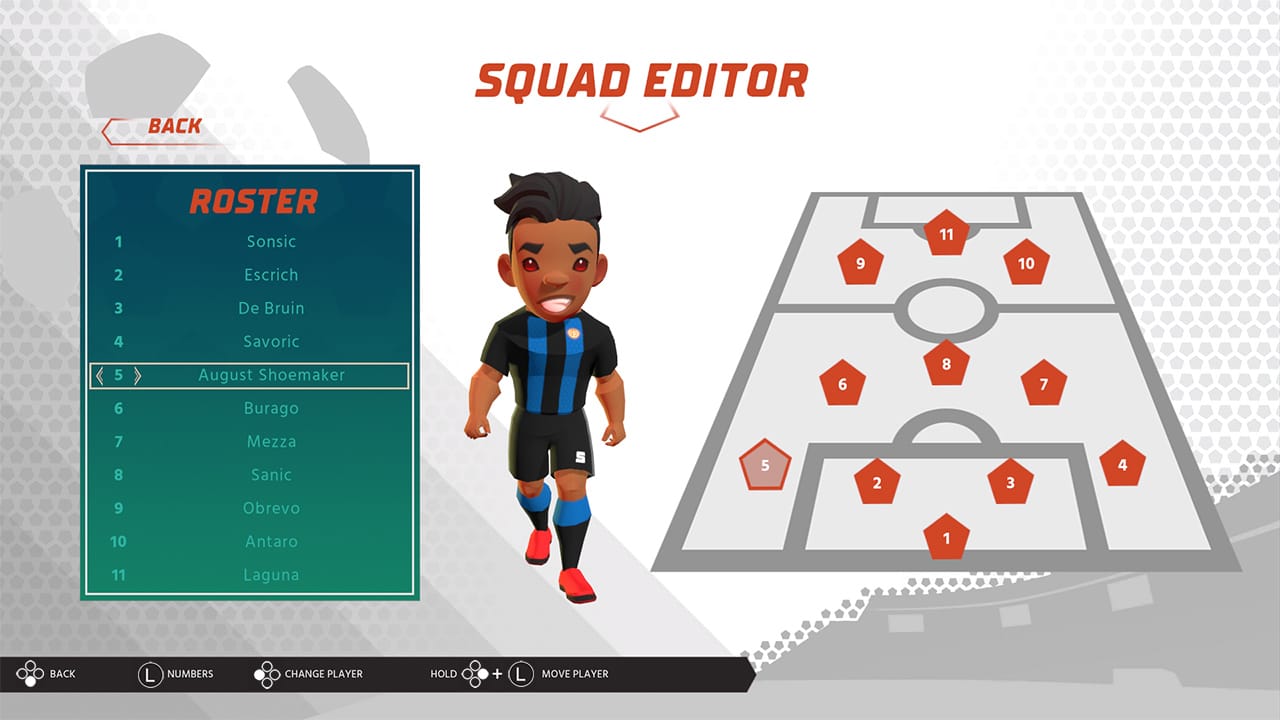
Task: Click the number 2 center-back pentagon marker
Action: click(x=875, y=480)
